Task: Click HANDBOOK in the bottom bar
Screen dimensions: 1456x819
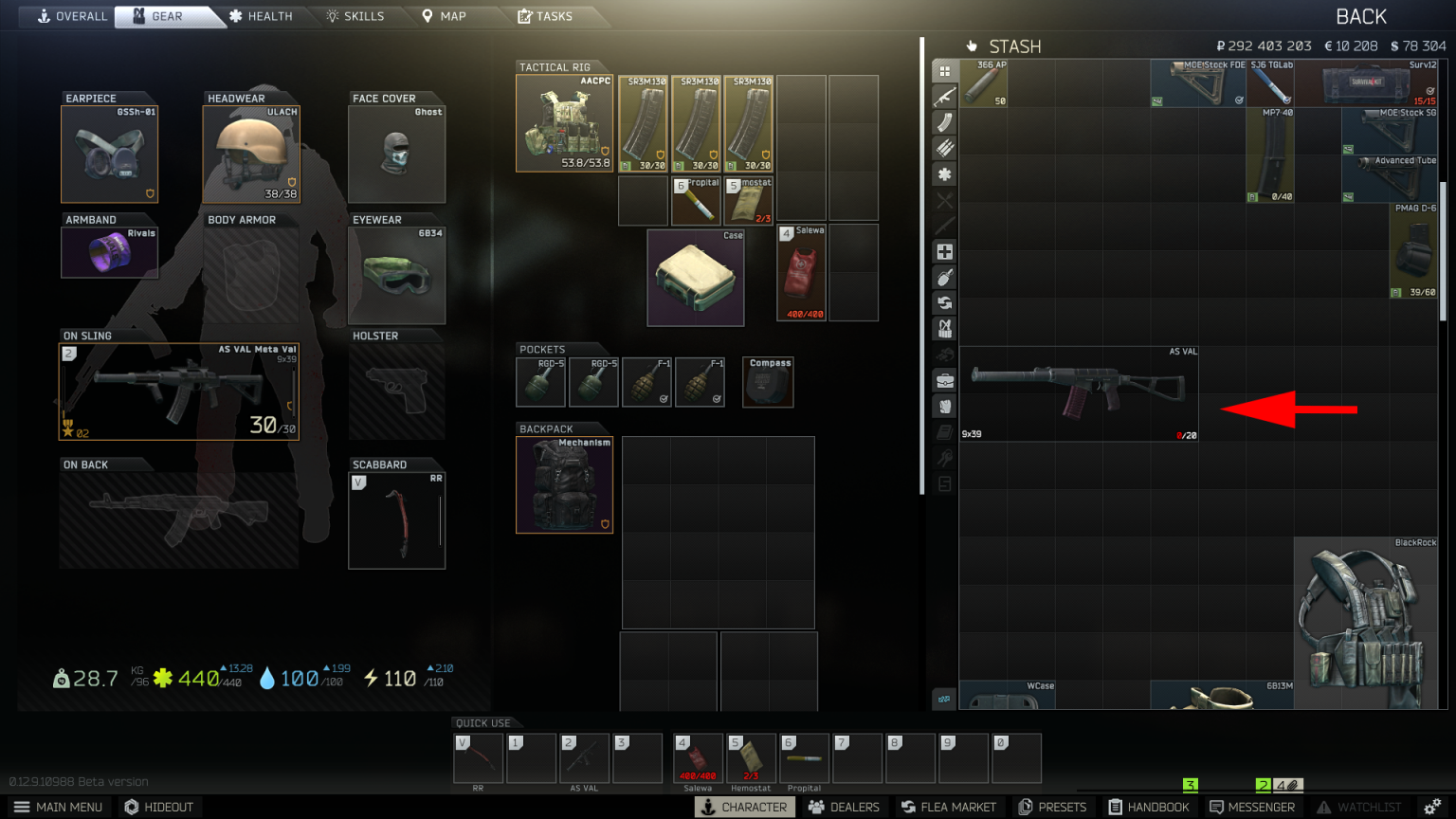Action: pyautogui.click(x=1149, y=807)
